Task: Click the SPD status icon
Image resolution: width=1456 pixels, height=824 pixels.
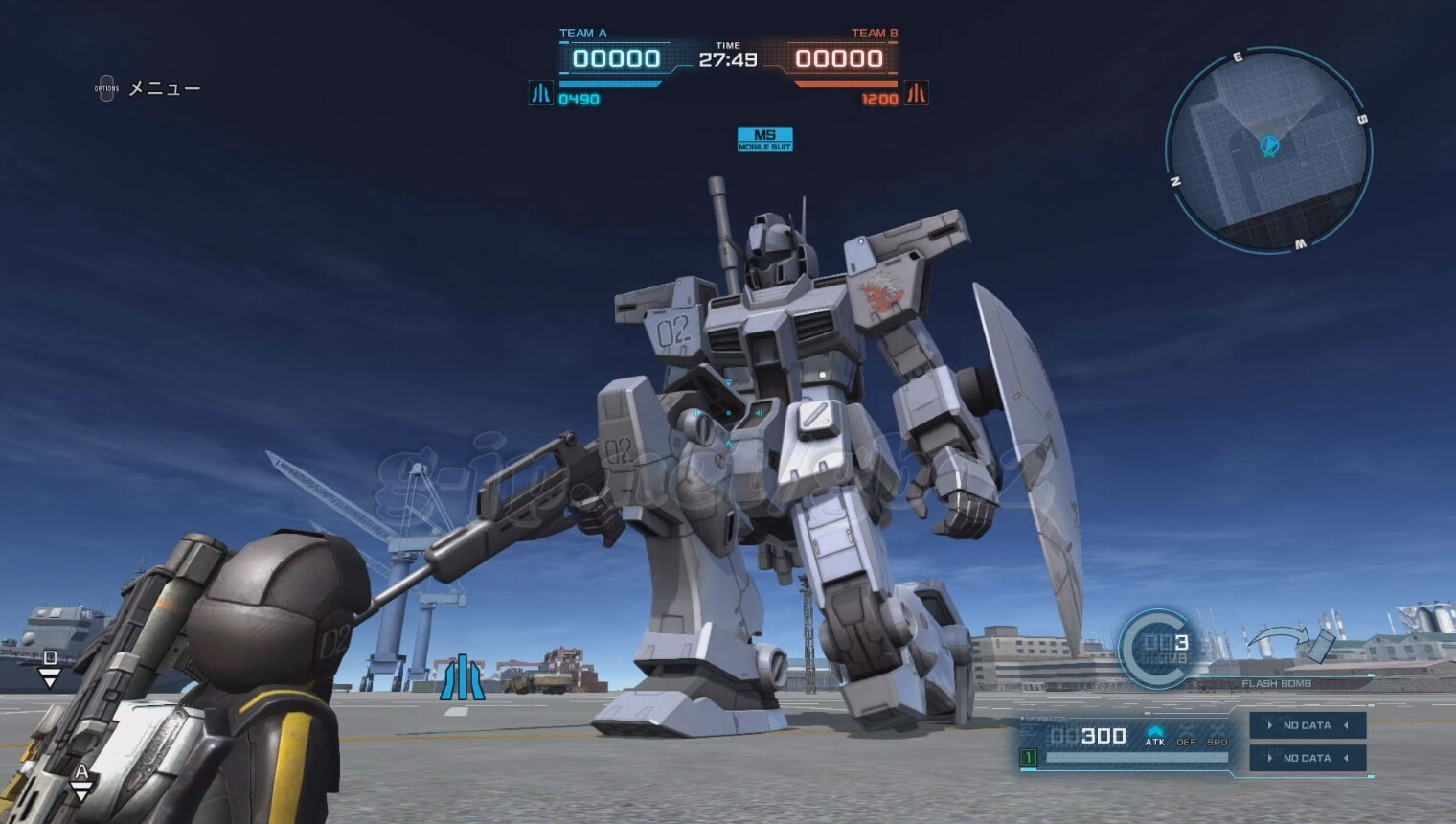Action: [x=1217, y=736]
